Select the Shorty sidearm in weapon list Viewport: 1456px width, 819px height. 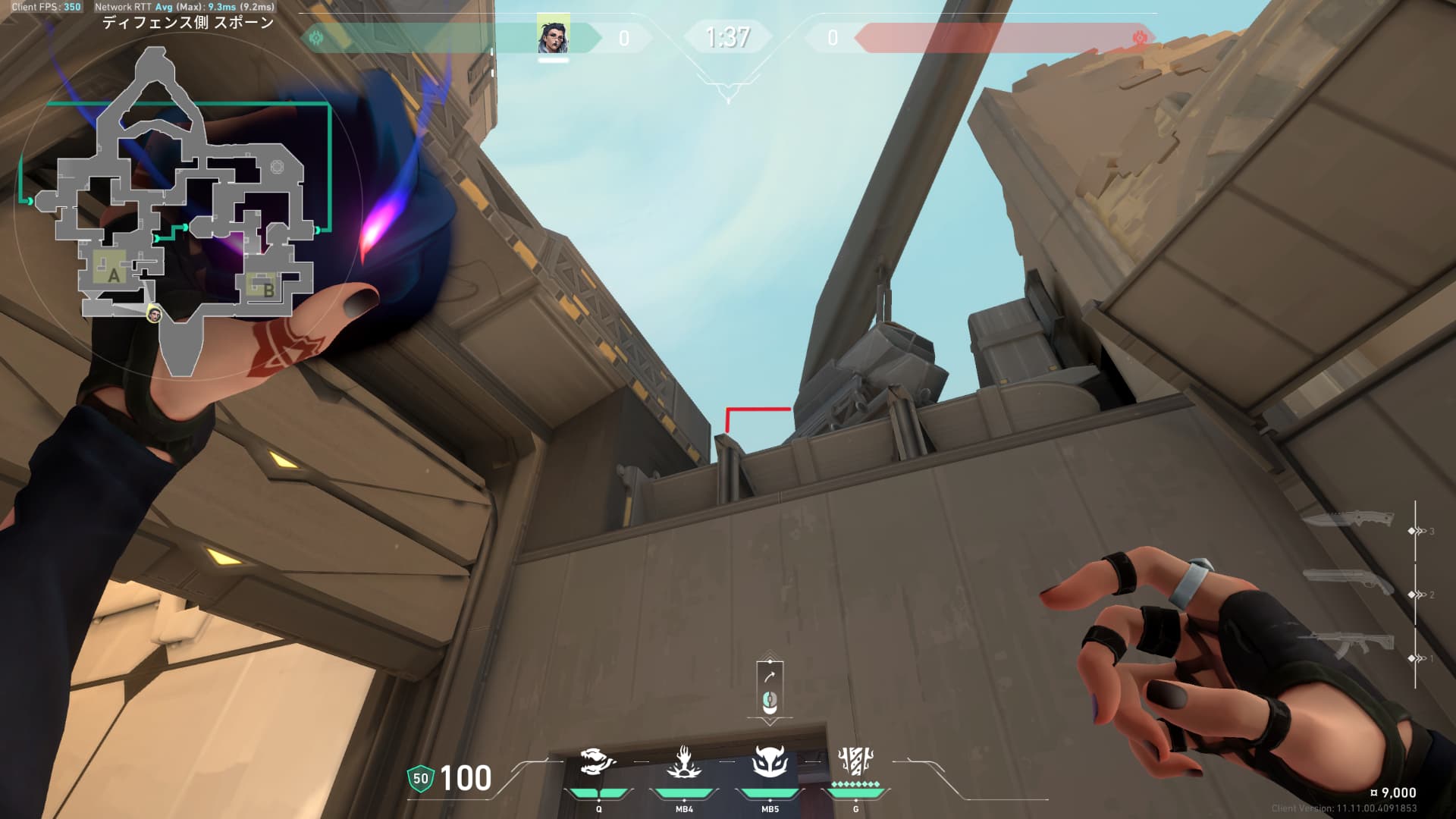pyautogui.click(x=1348, y=582)
